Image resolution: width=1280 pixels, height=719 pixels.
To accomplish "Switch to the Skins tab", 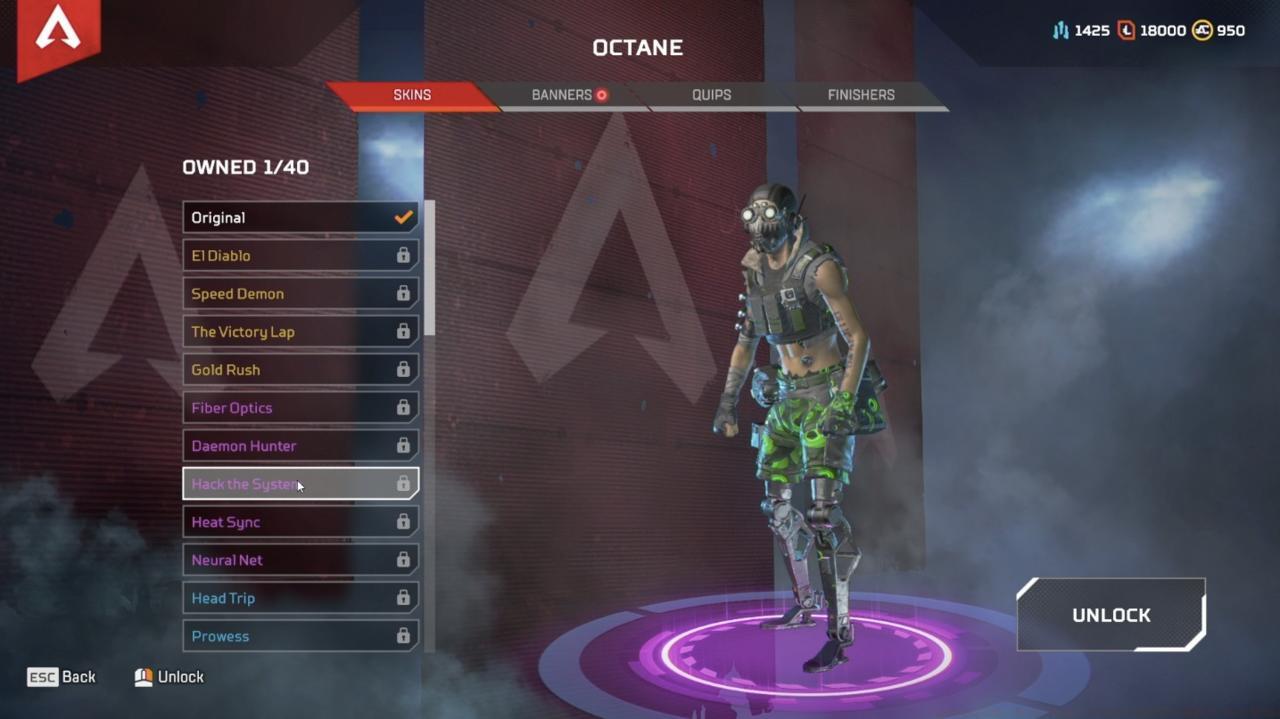I will point(411,95).
